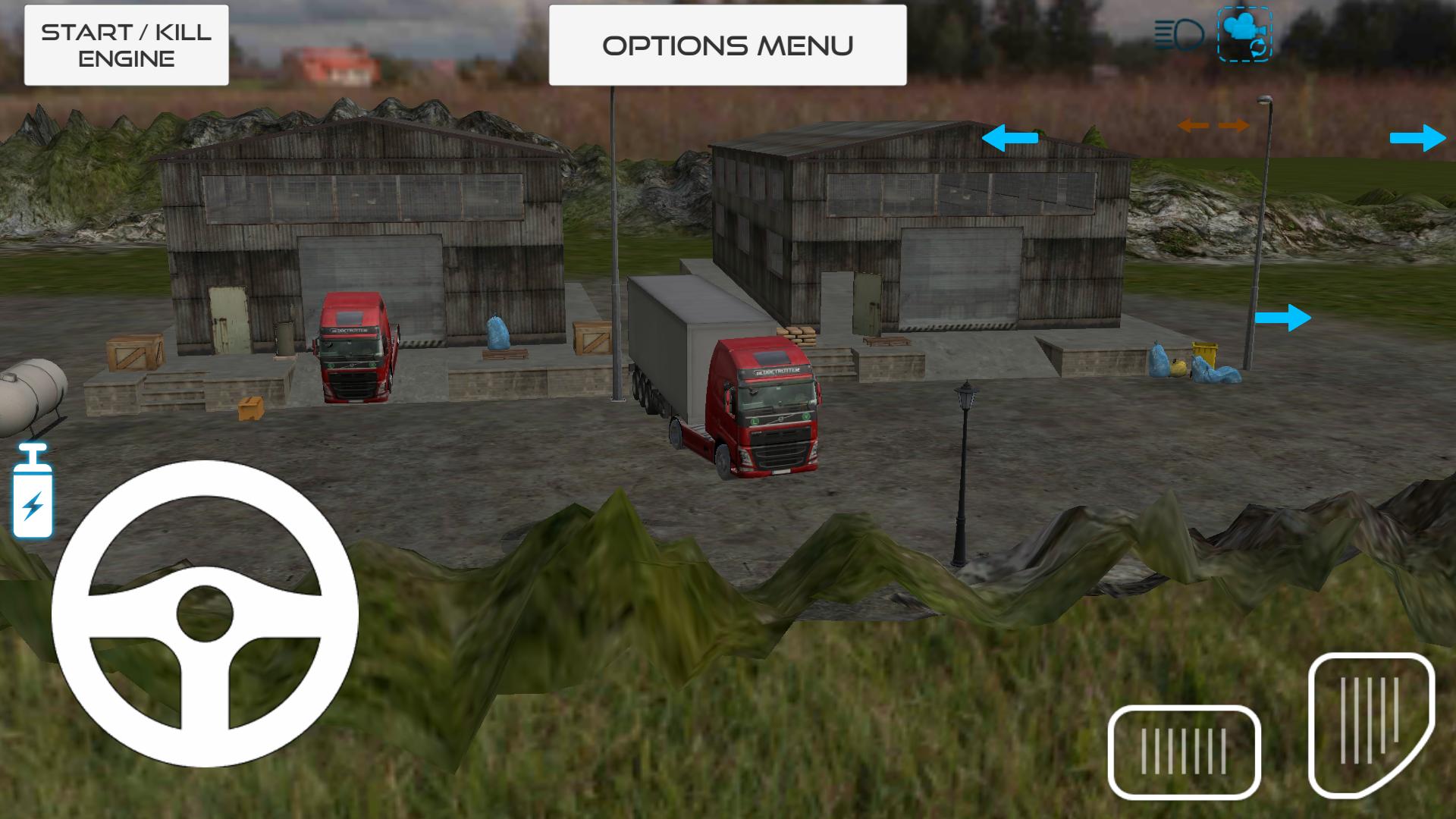Click START / KILL ENGINE

(x=125, y=44)
